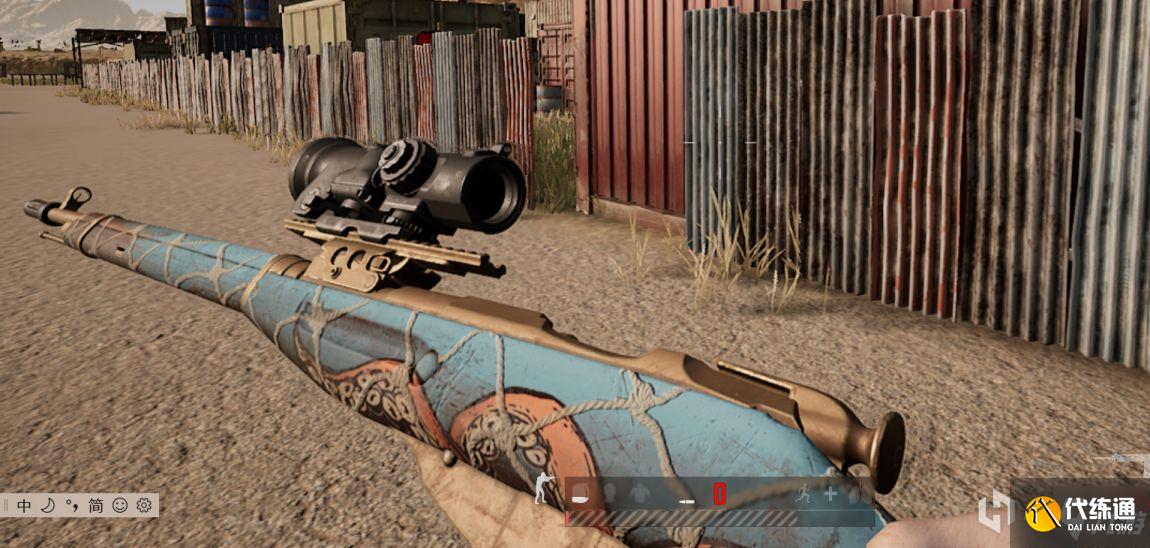Open the input method emoji panel
The height and width of the screenshot is (548, 1150).
120,505
